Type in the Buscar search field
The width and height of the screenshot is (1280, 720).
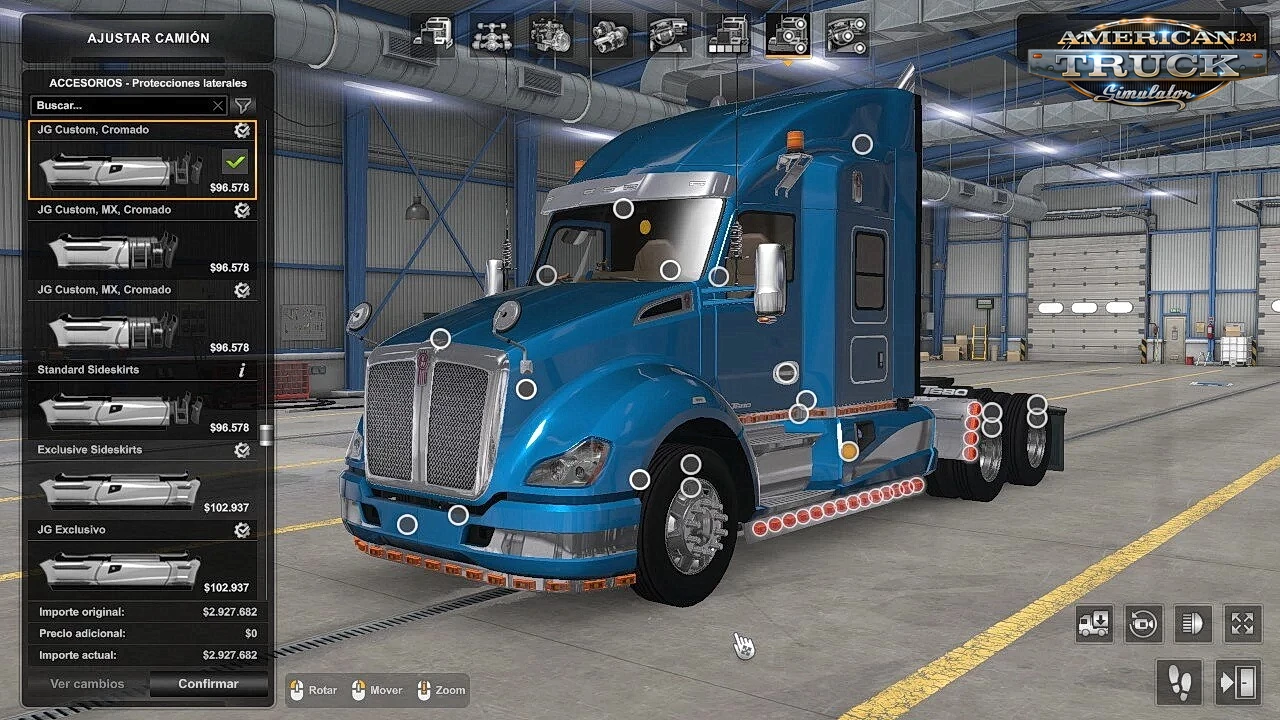point(120,105)
